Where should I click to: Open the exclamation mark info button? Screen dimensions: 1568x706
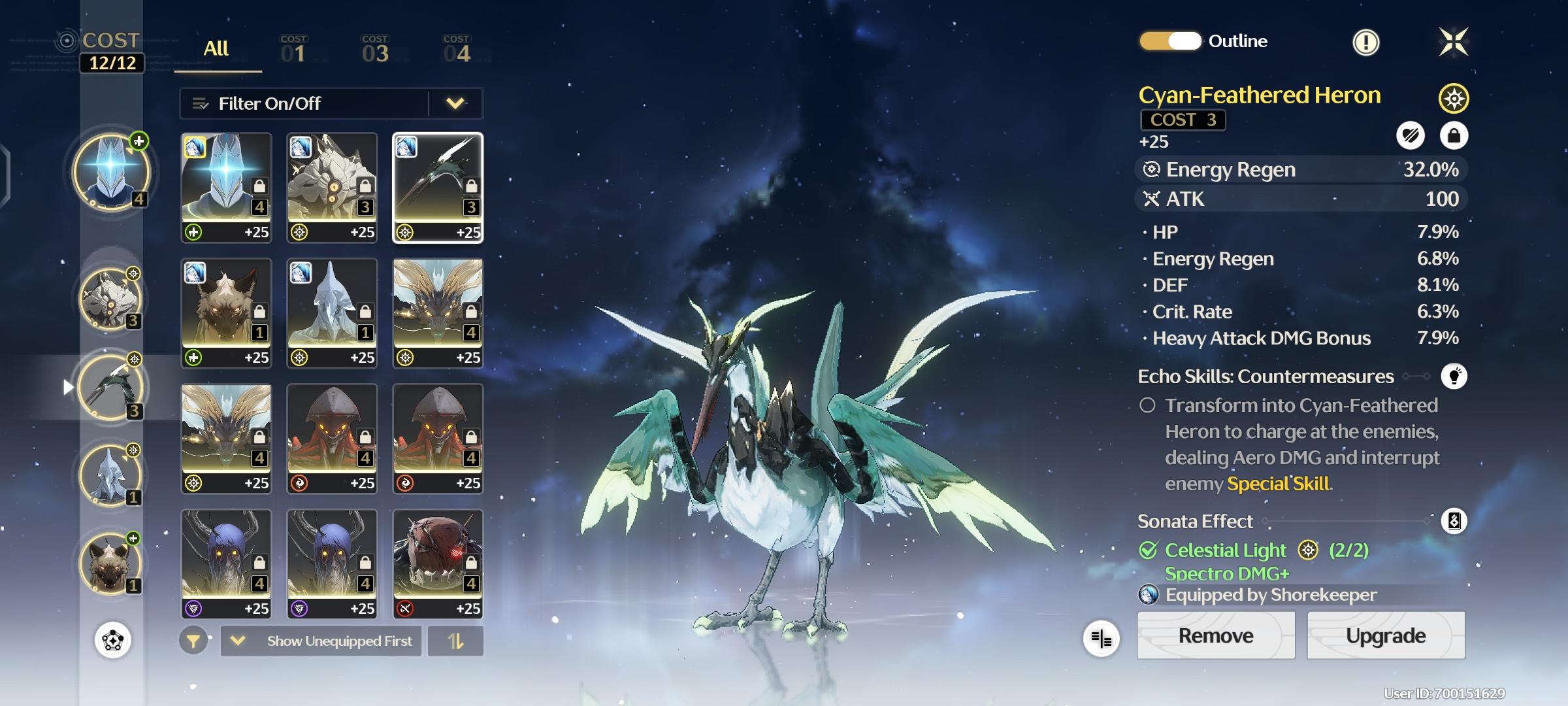tap(1365, 43)
